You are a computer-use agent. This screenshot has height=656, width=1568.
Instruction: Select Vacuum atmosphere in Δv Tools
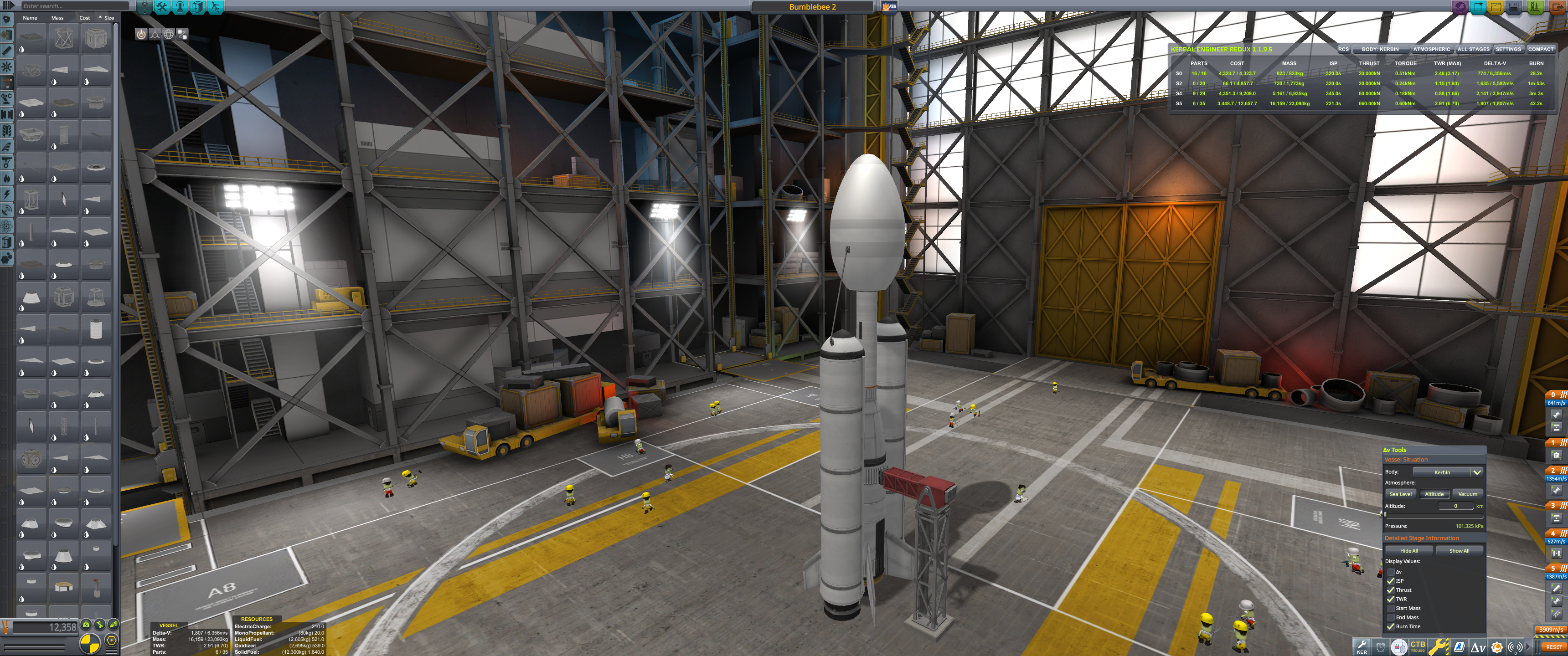[x=1467, y=494]
